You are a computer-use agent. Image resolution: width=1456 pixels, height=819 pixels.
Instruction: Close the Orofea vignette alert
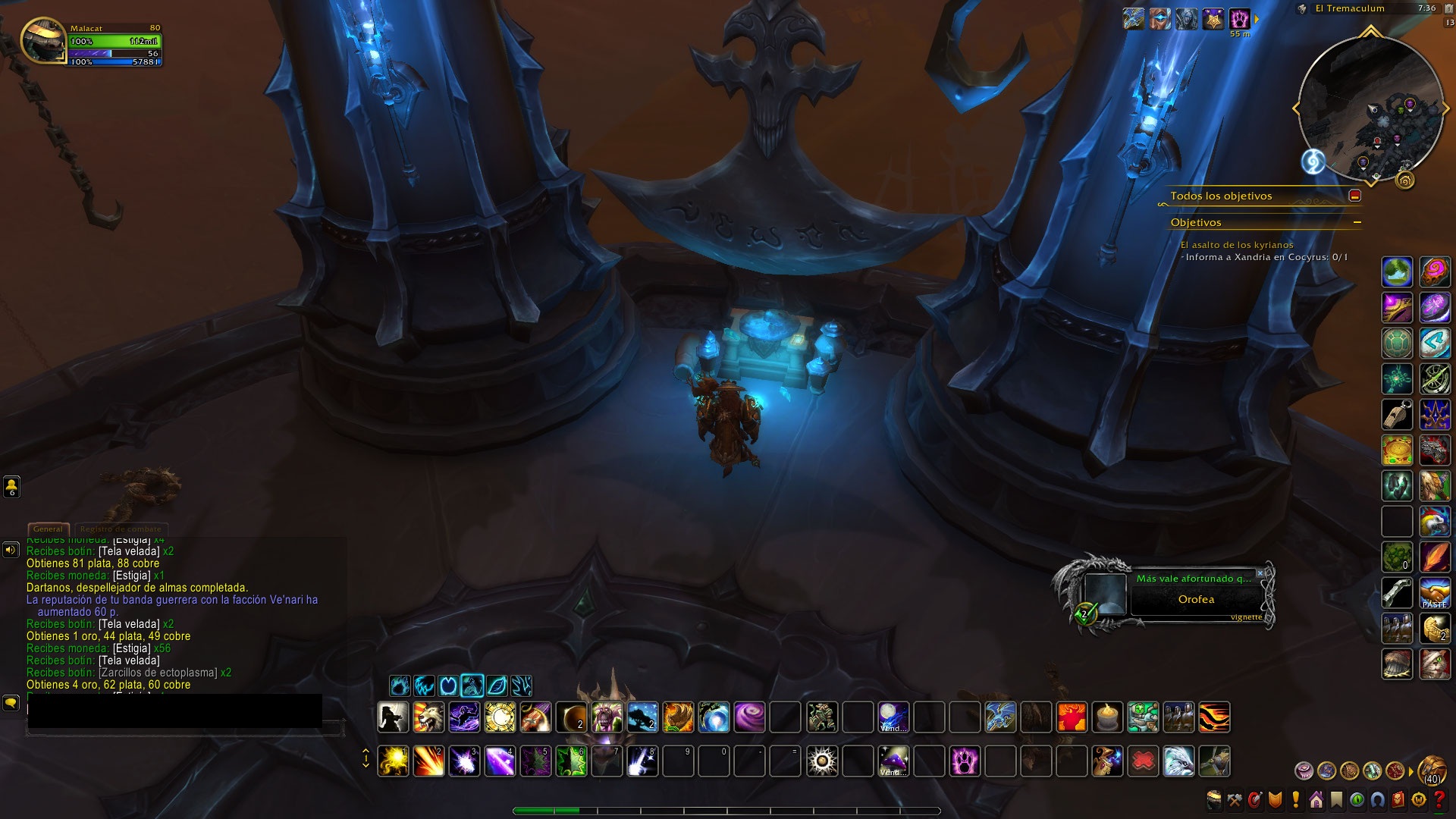tap(1260, 573)
